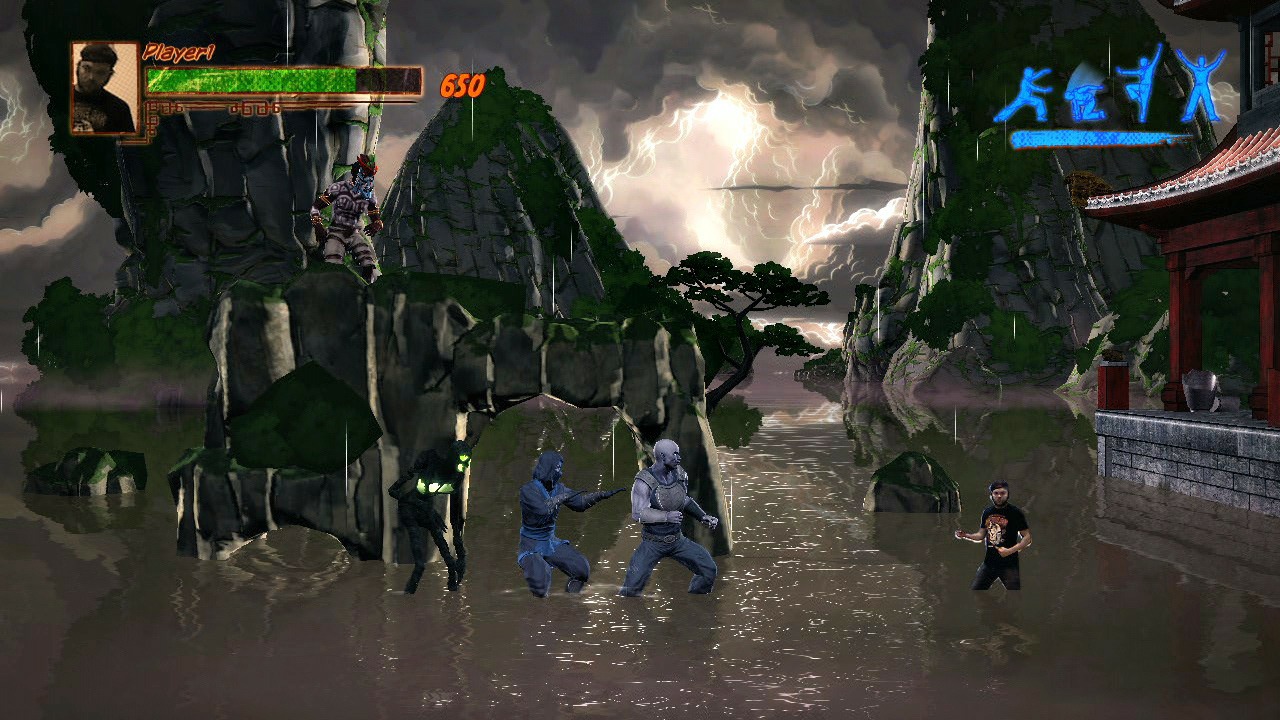Select the arms-raised victory pose icon
Screen dimensions: 1280x720
1200,85
